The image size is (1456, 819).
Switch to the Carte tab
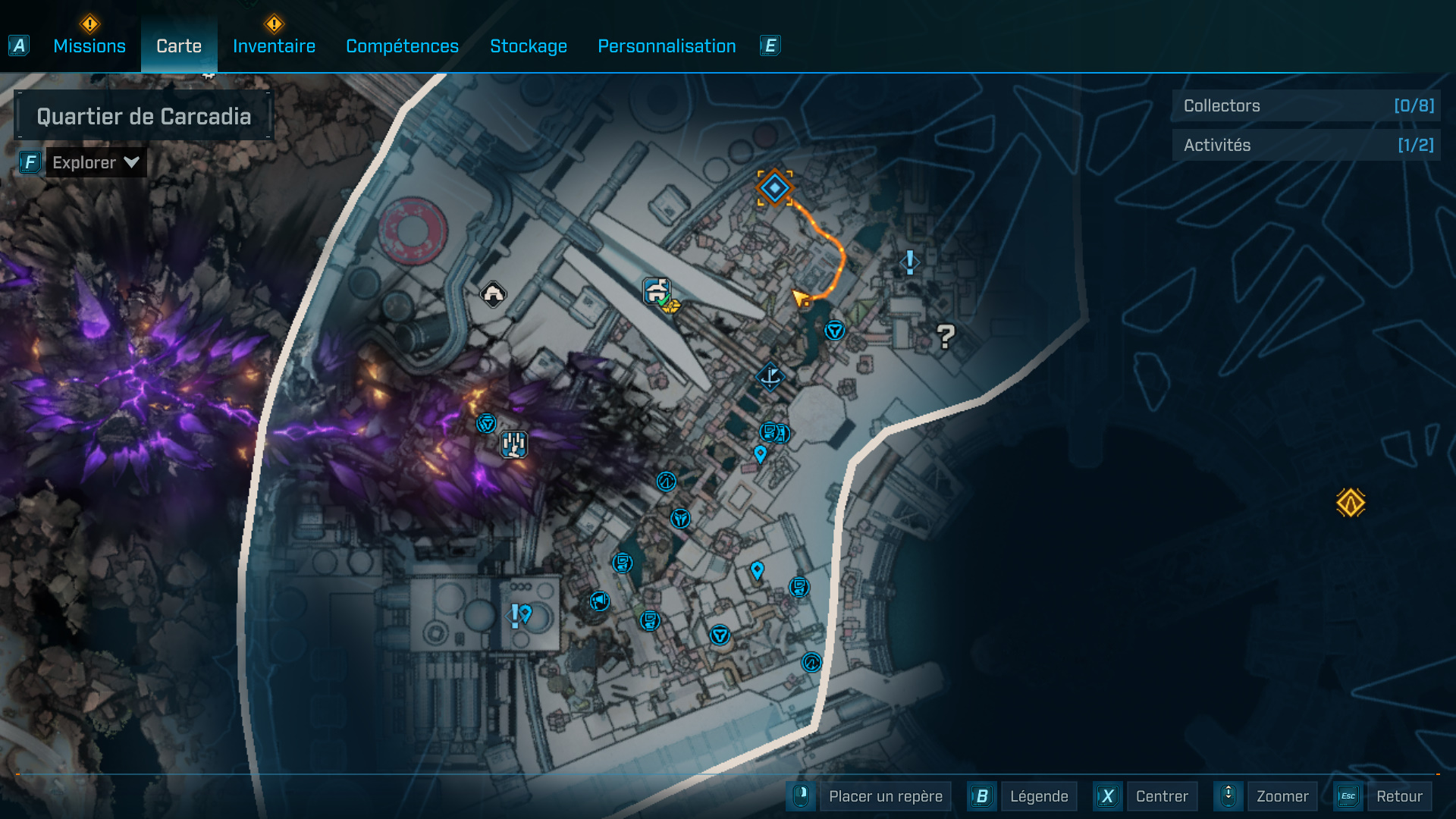coord(178,46)
